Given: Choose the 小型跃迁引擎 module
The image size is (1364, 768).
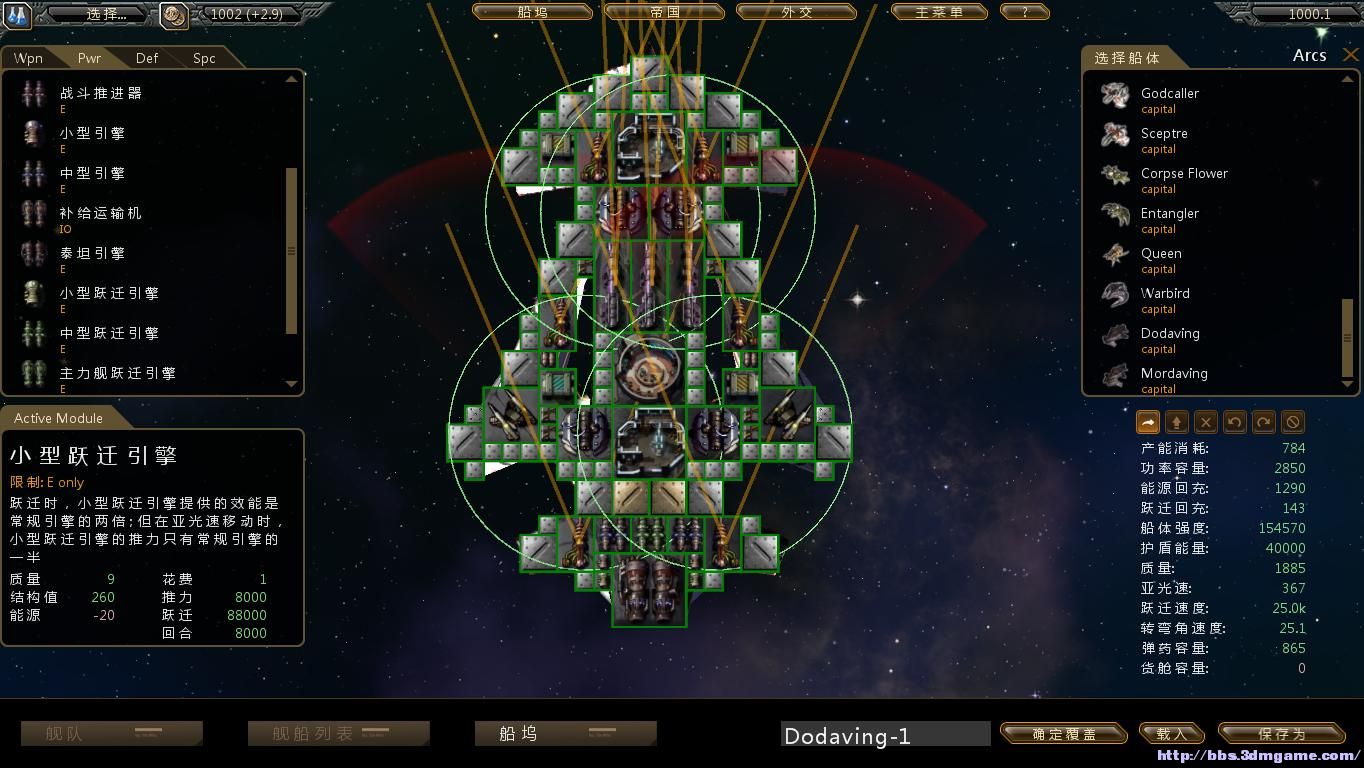Looking at the screenshot, I should coord(108,294).
